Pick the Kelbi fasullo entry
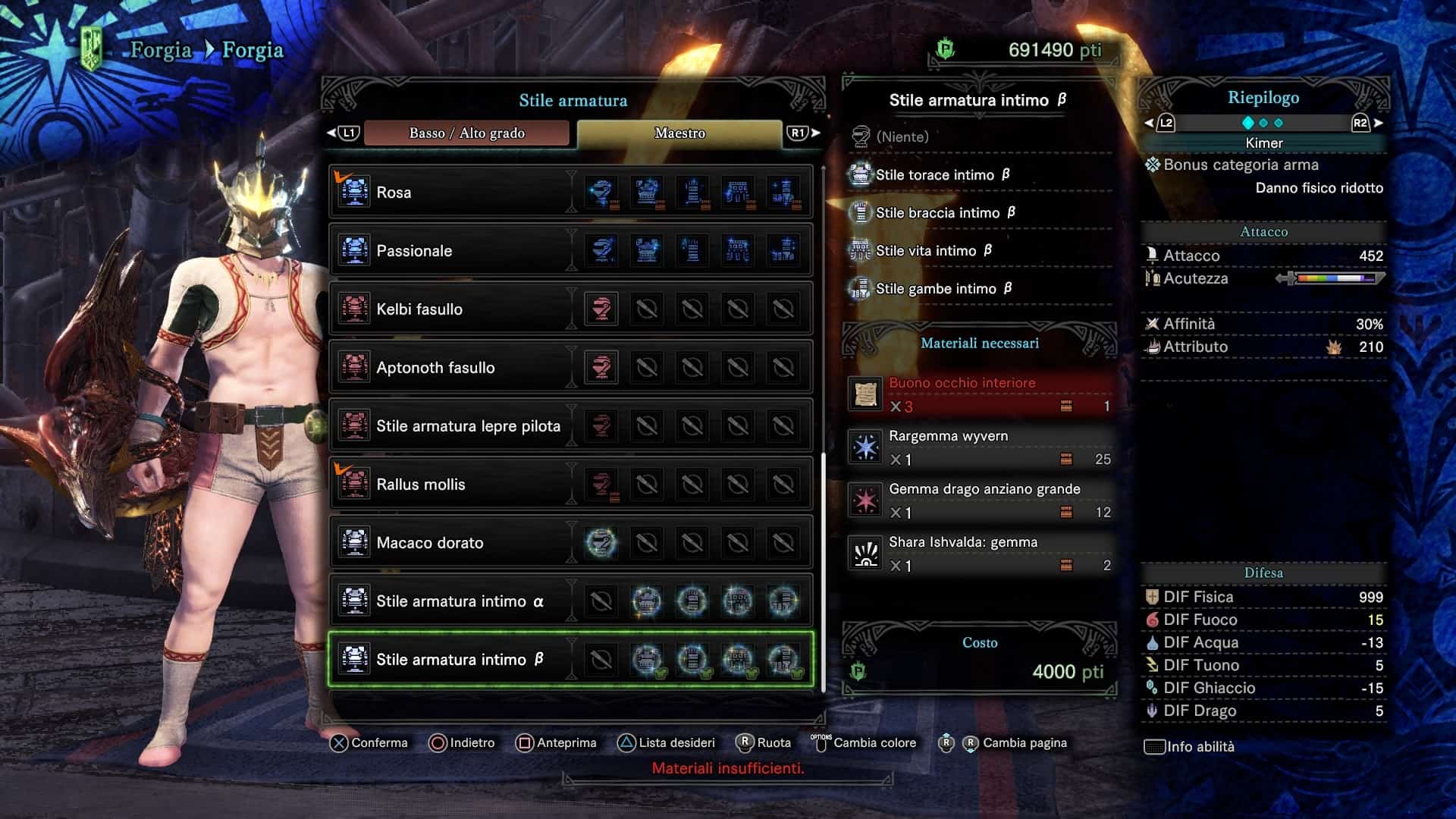This screenshot has height=819, width=1456. click(x=455, y=309)
